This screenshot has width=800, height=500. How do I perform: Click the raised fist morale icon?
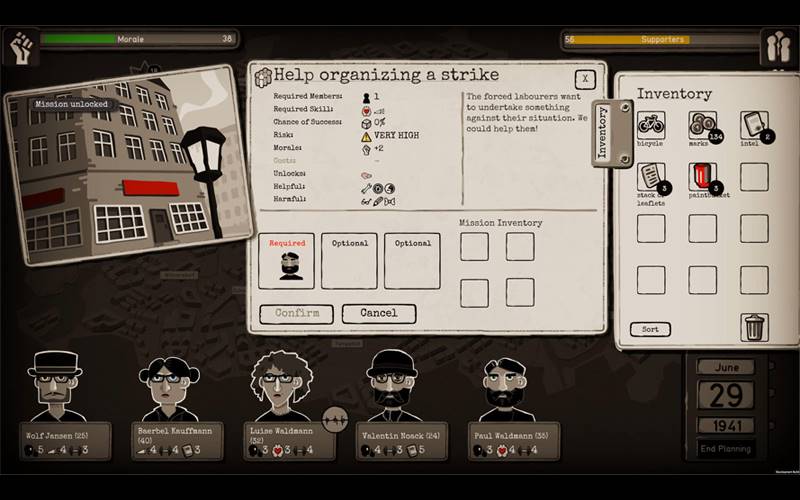coord(21,46)
